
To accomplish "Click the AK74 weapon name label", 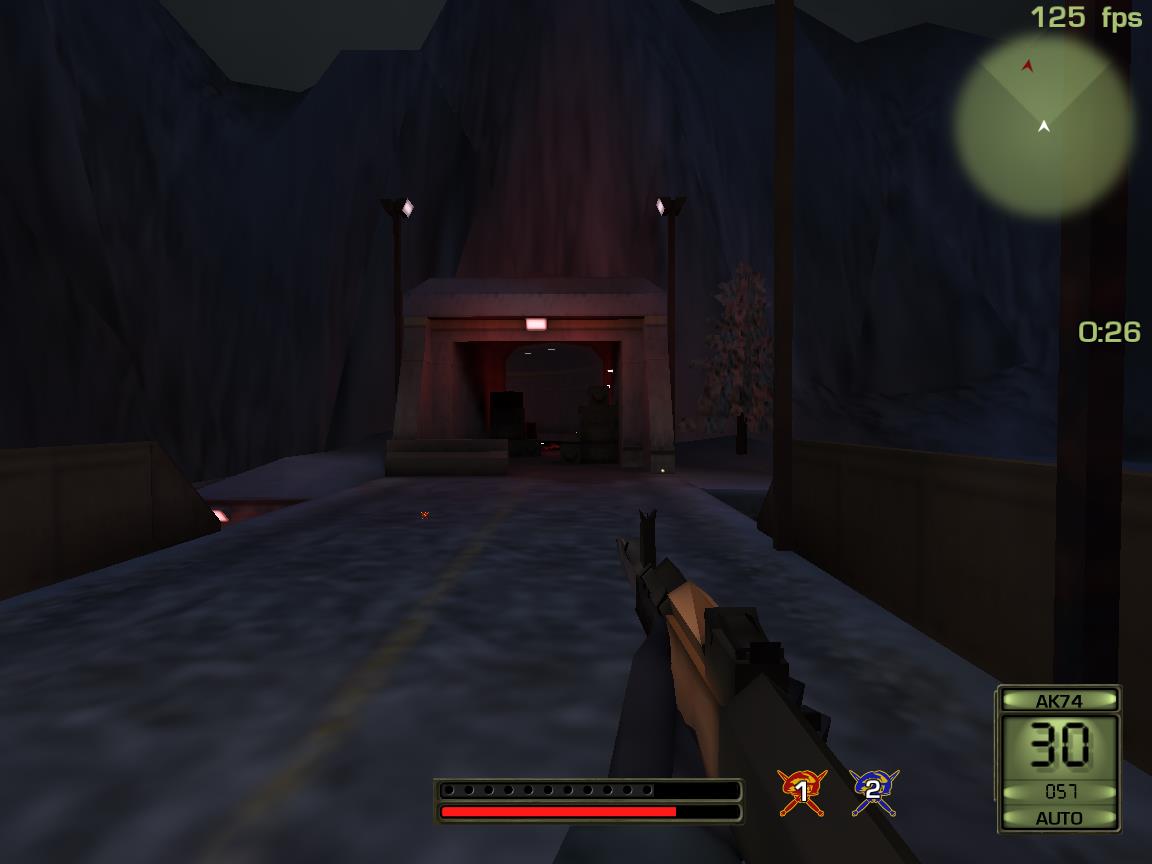I will click(1059, 701).
